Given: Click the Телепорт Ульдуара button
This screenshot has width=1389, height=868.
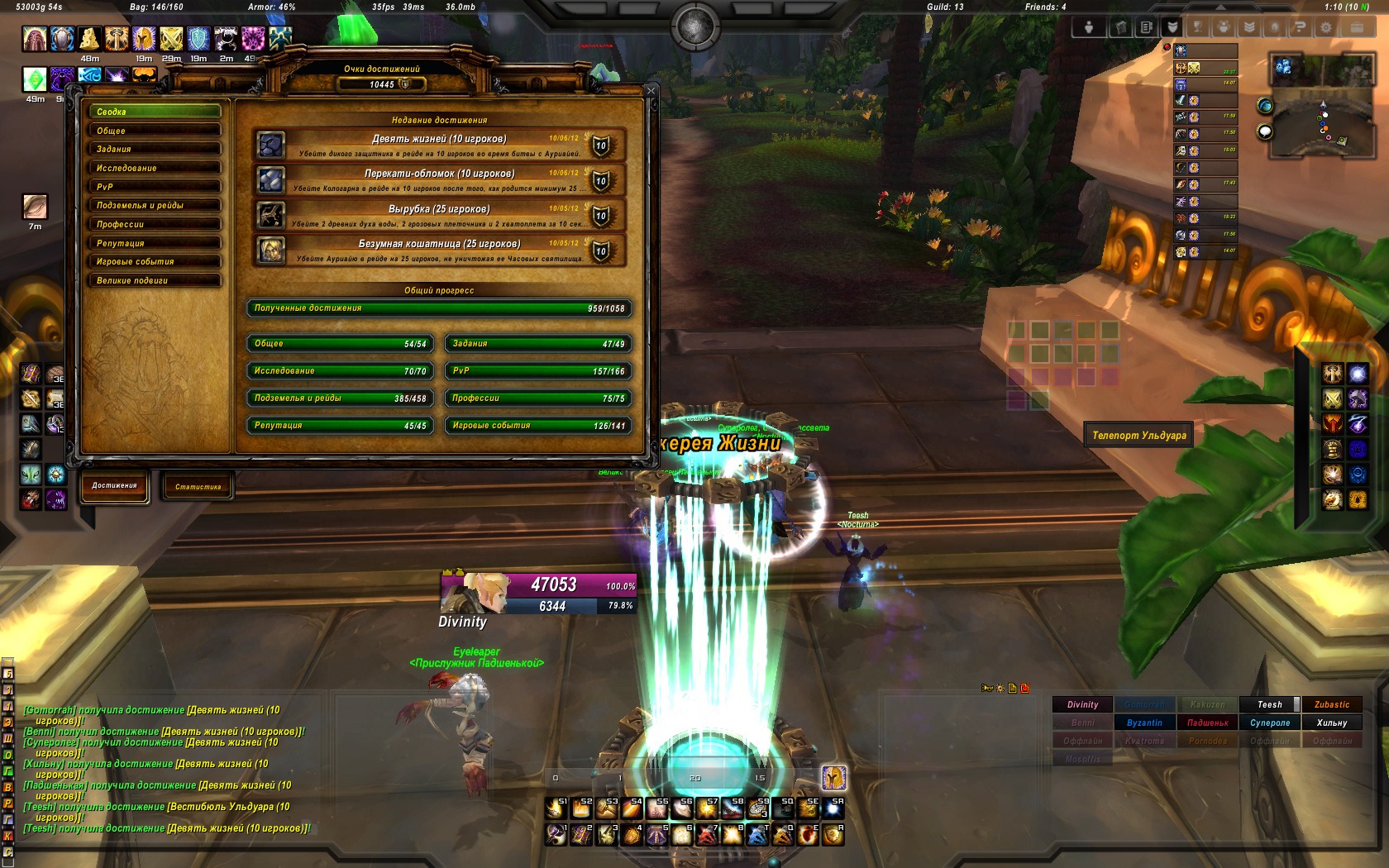Looking at the screenshot, I should [x=1138, y=436].
